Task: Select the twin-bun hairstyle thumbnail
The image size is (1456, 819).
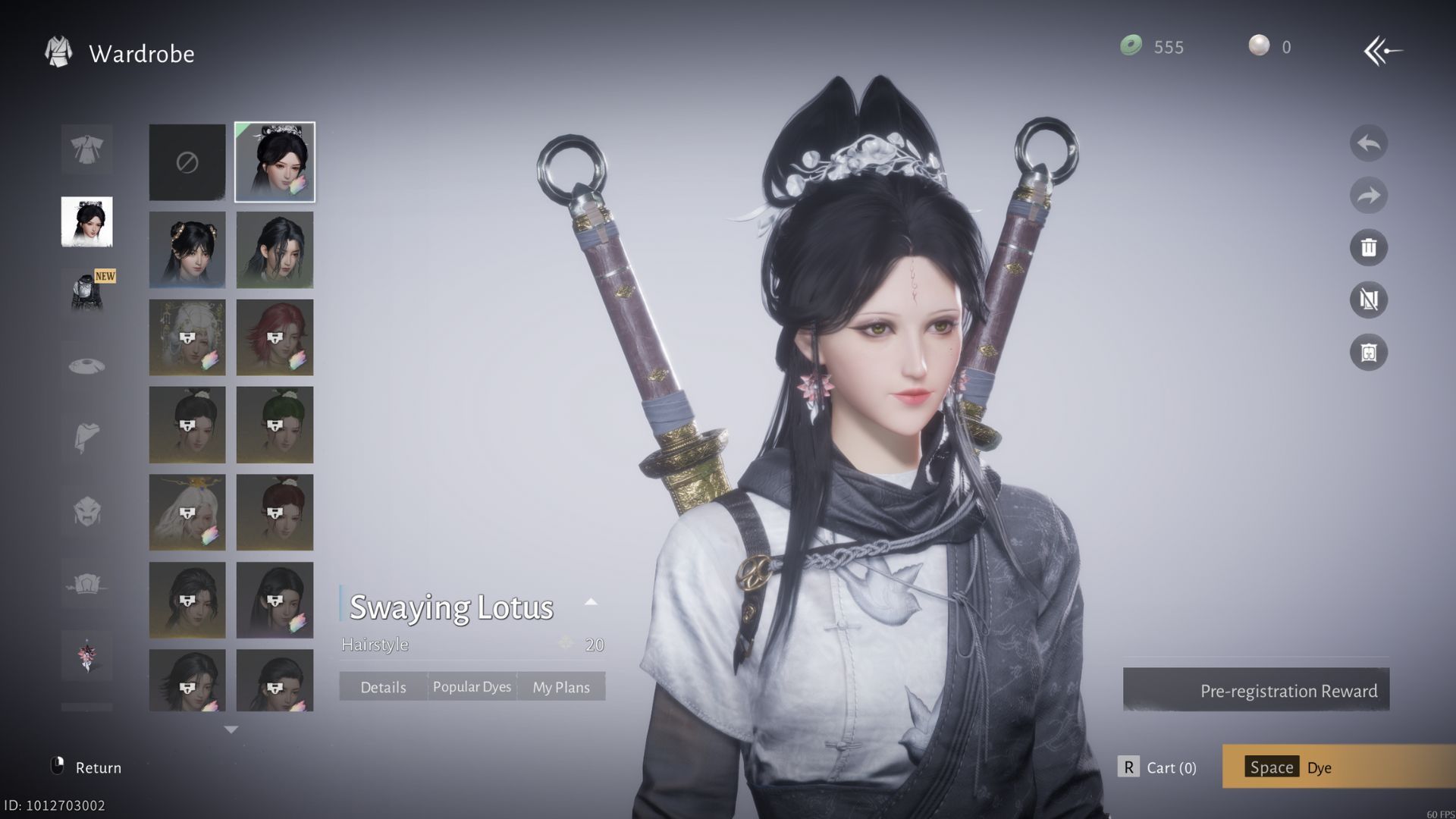Action: (187, 249)
